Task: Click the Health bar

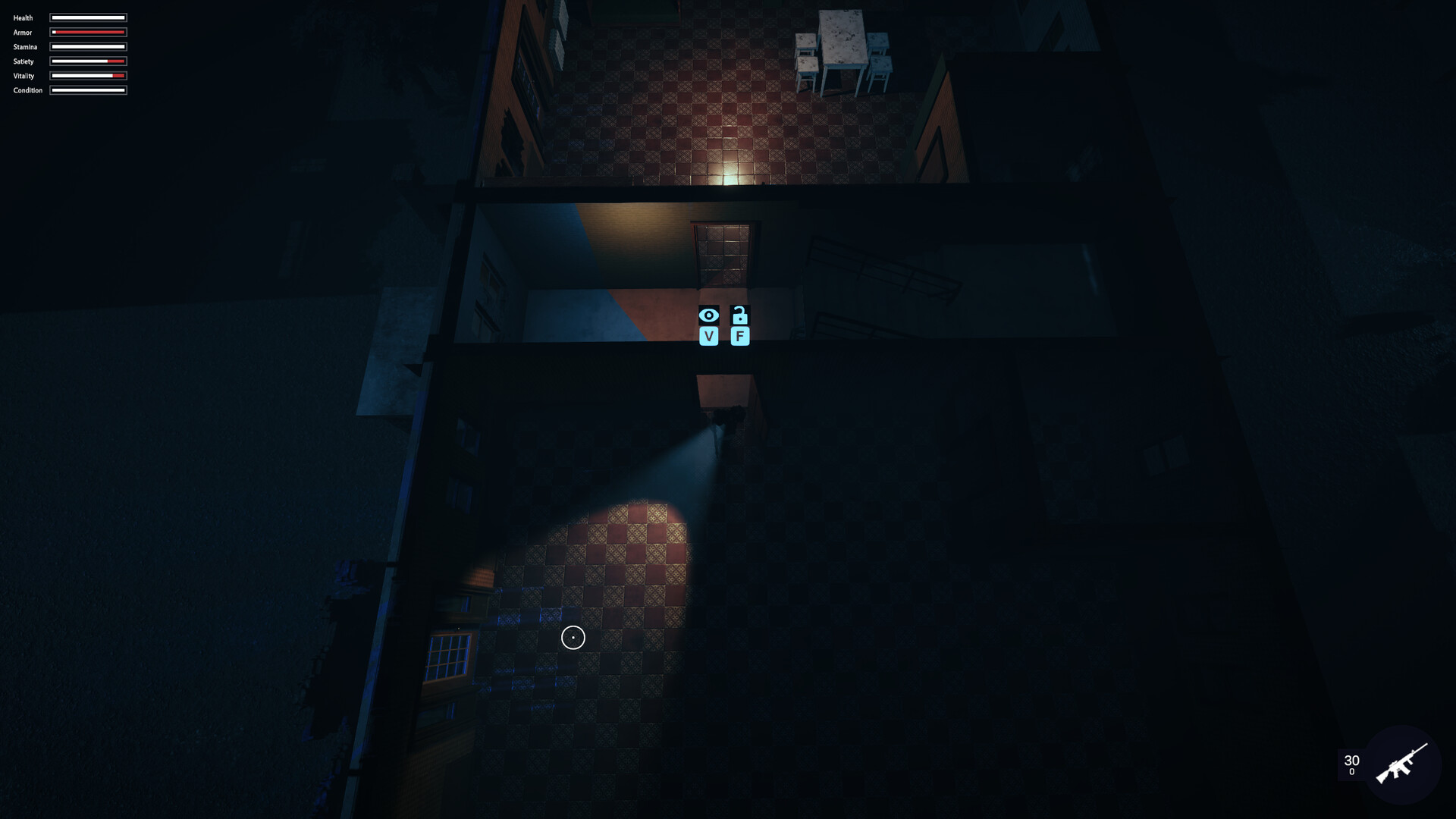Action: pyautogui.click(x=87, y=17)
